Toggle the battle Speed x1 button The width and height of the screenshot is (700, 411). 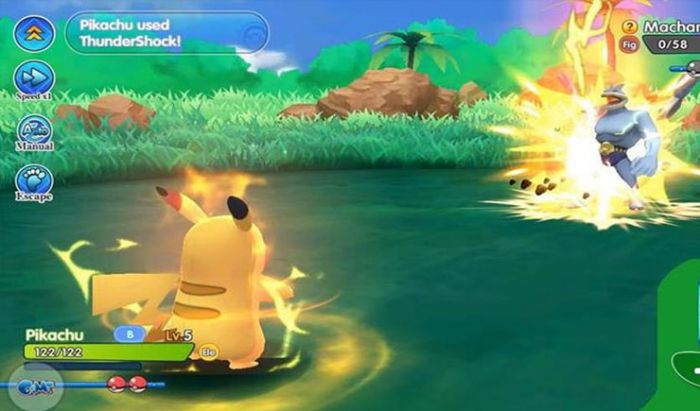pos(34,79)
